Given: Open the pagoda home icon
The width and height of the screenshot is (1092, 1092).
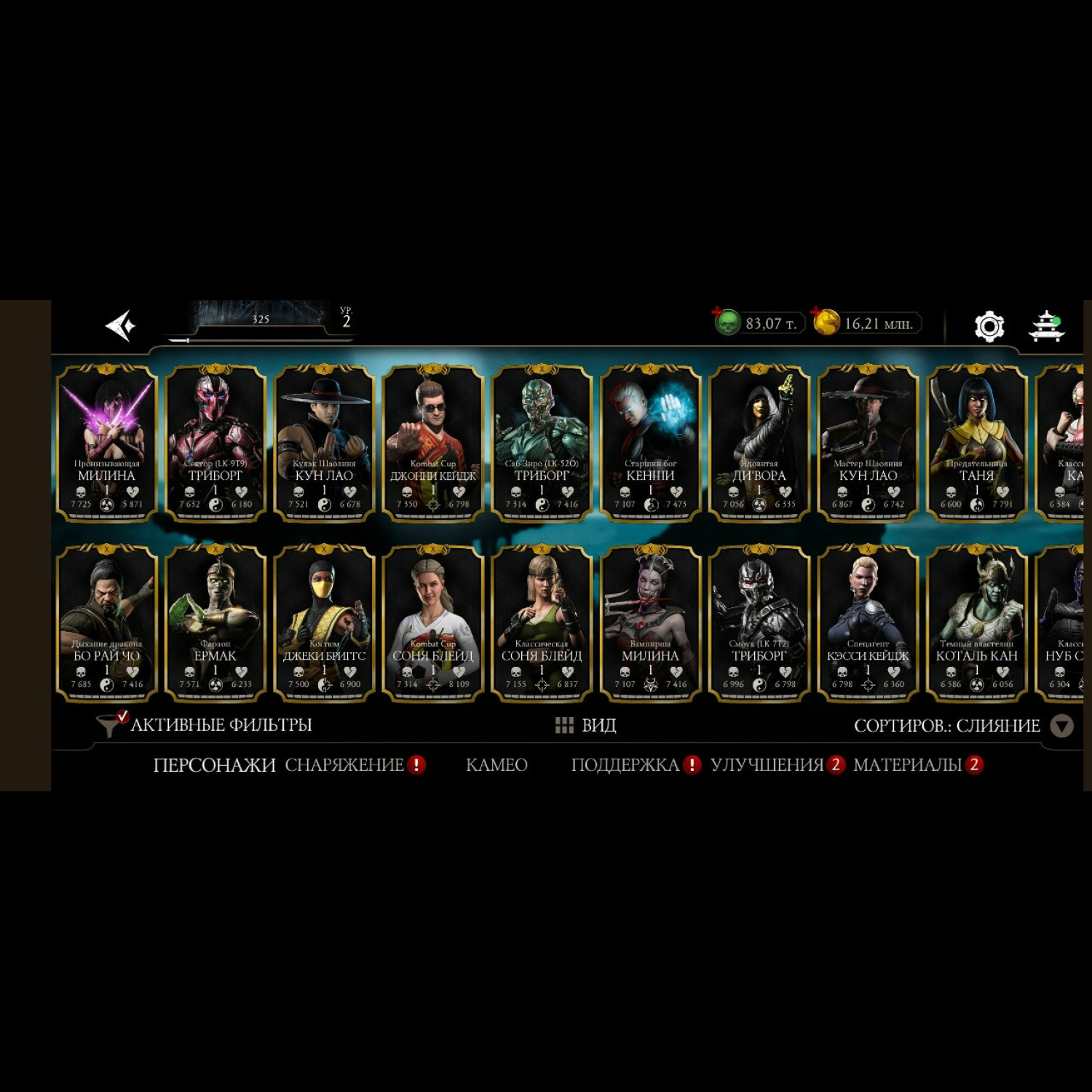Looking at the screenshot, I should pyautogui.click(x=1046, y=326).
